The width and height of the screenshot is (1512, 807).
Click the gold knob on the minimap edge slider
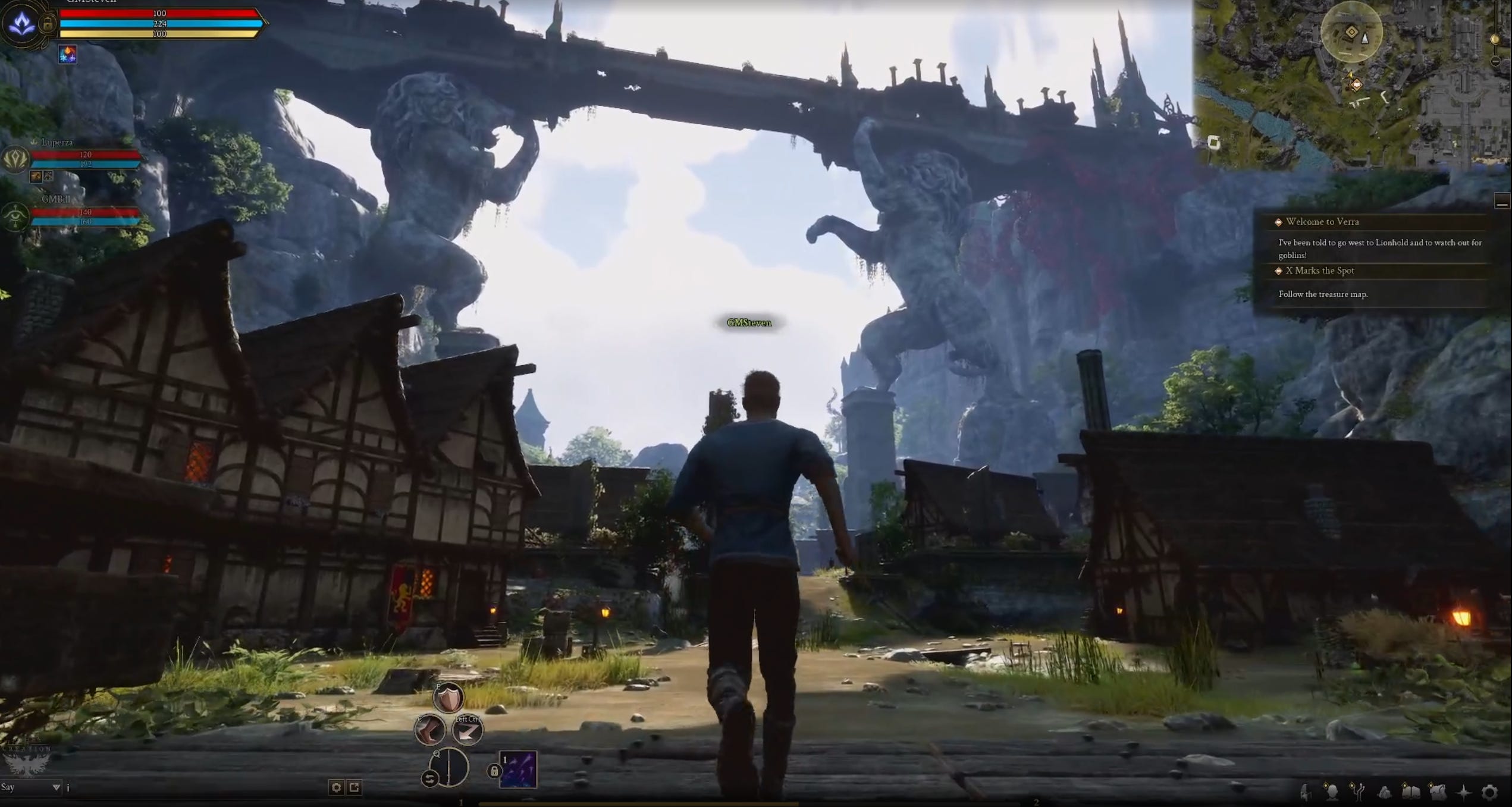pos(1495,40)
